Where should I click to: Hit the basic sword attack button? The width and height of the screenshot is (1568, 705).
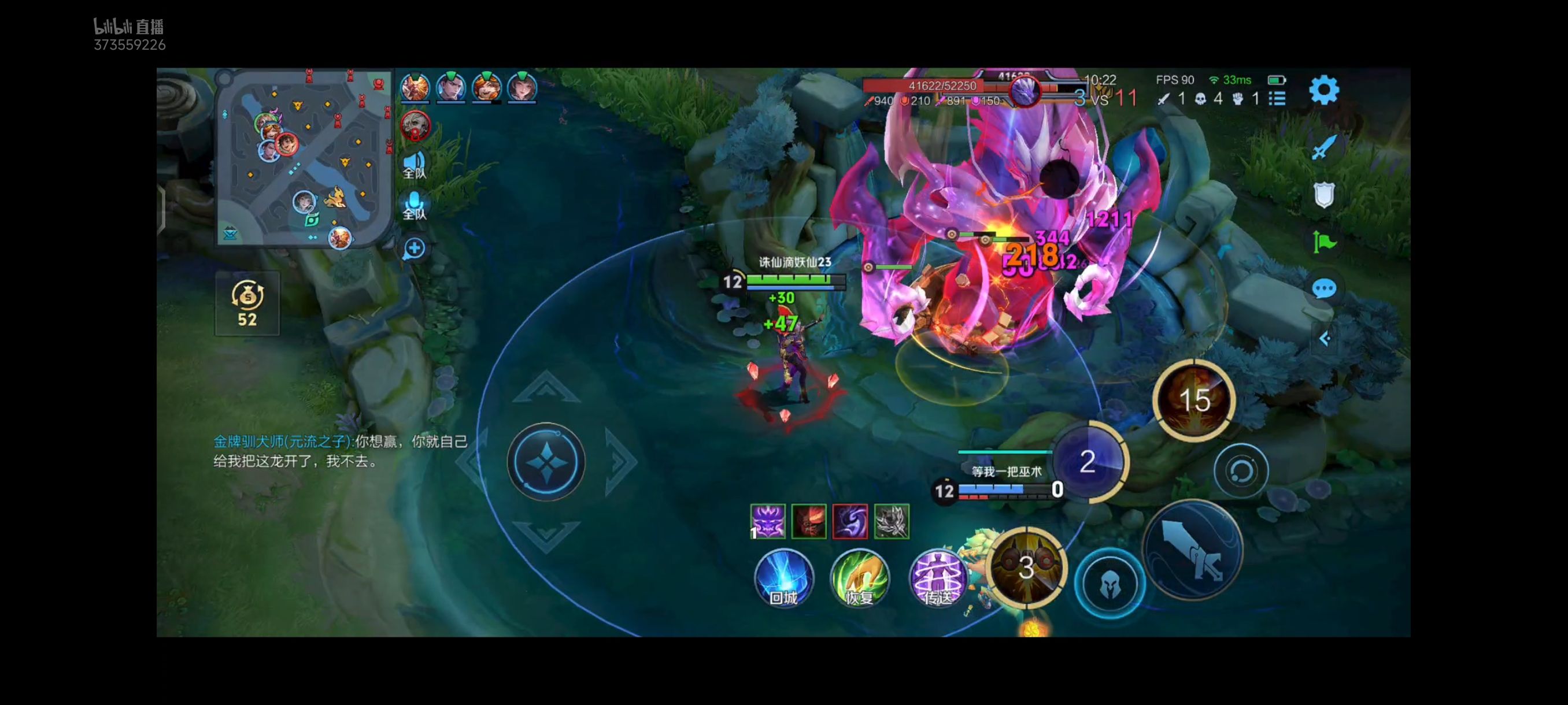tap(1192, 551)
